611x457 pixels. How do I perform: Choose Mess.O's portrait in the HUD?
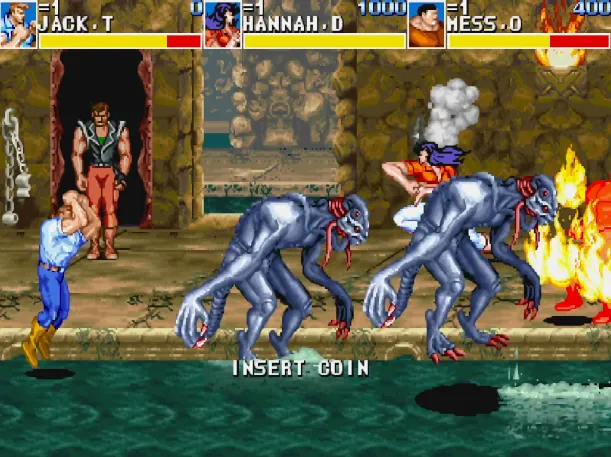[x=426, y=24]
